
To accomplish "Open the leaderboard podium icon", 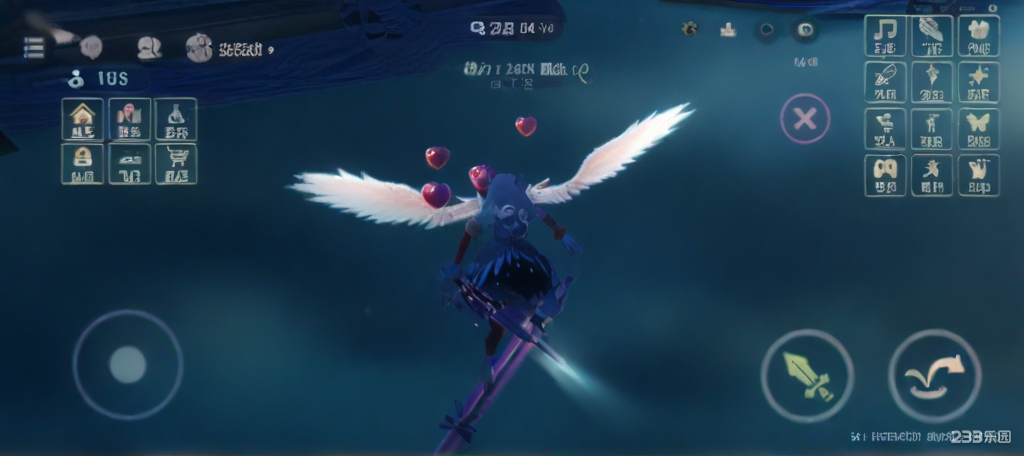I will [728, 29].
